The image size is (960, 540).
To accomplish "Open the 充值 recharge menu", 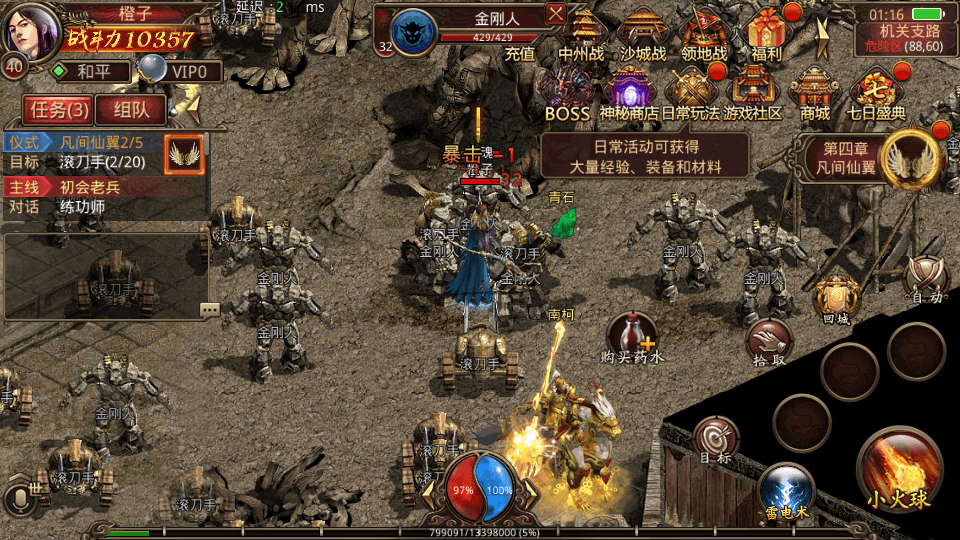I will point(519,54).
